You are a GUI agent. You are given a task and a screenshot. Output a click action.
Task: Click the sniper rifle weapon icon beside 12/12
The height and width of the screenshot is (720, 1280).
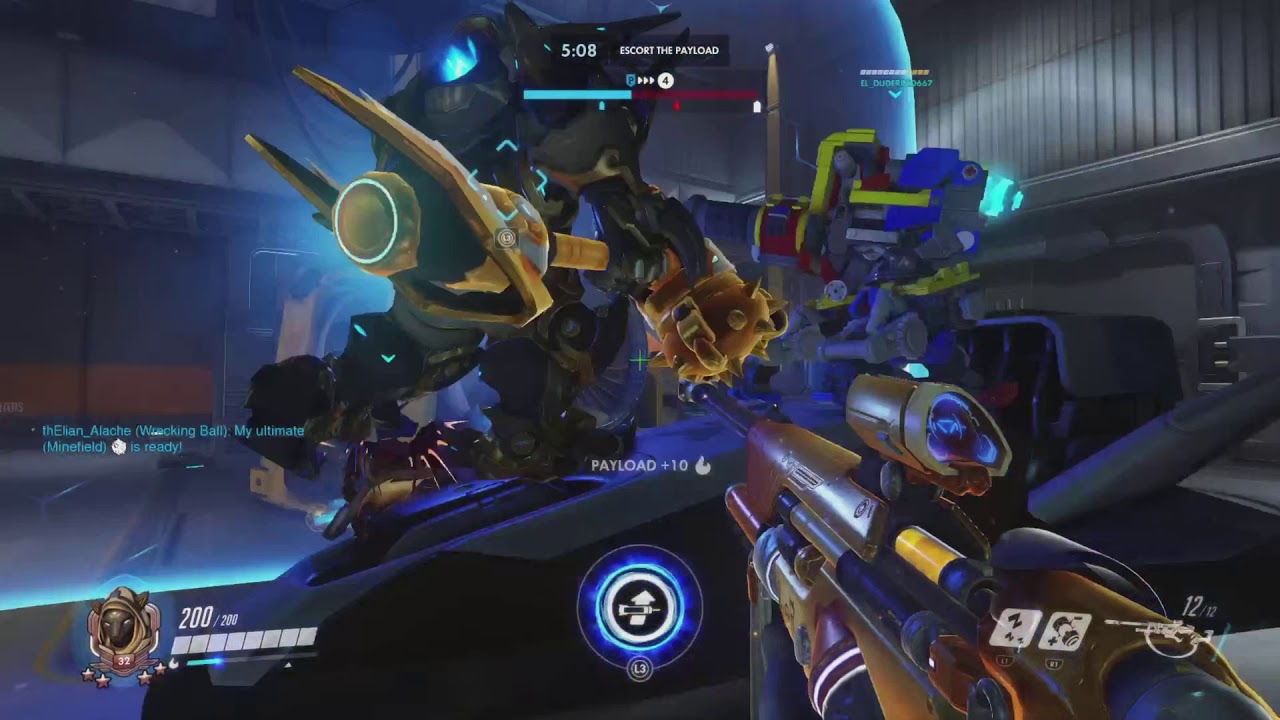point(1152,632)
